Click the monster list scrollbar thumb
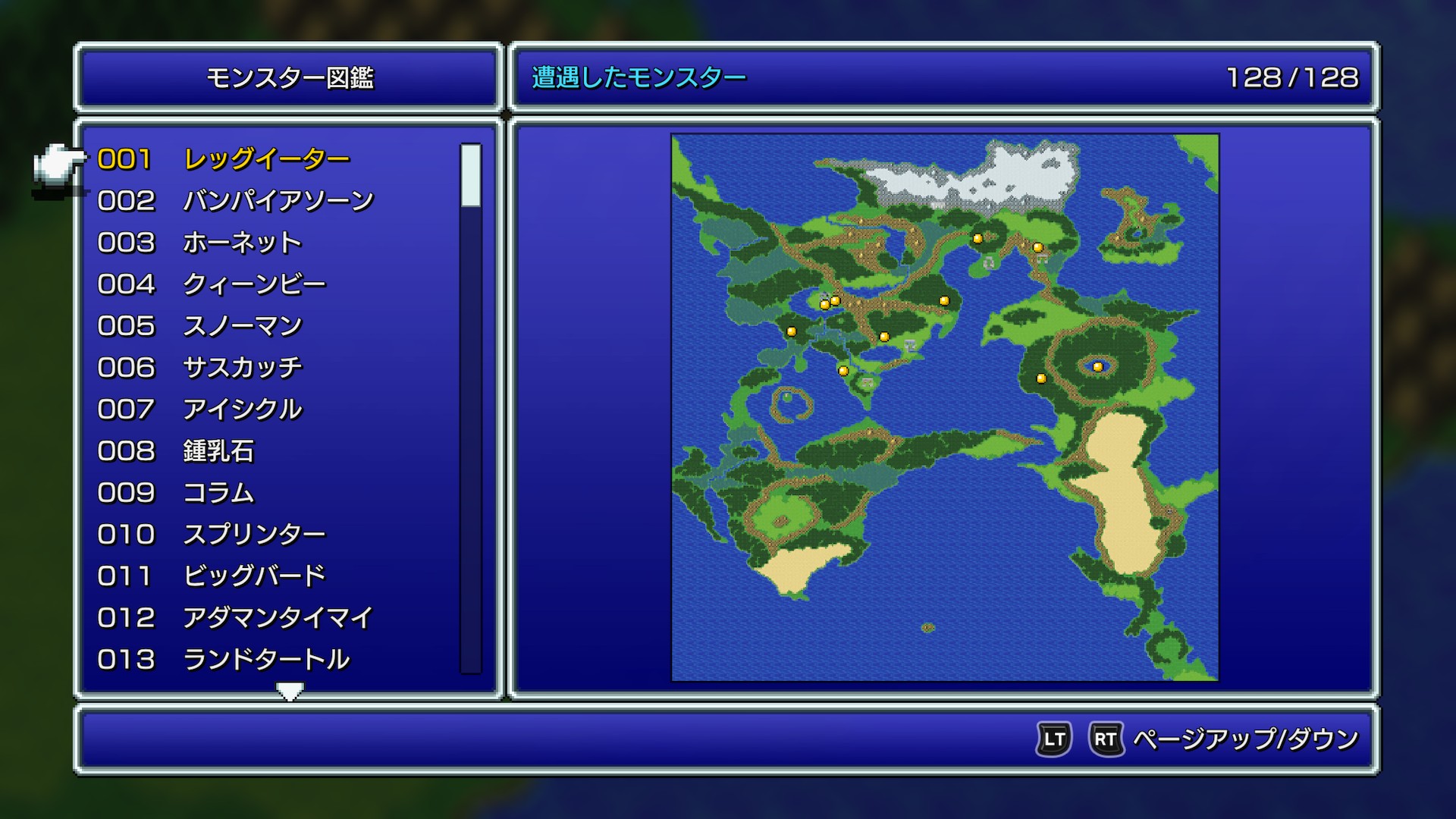 pyautogui.click(x=471, y=175)
